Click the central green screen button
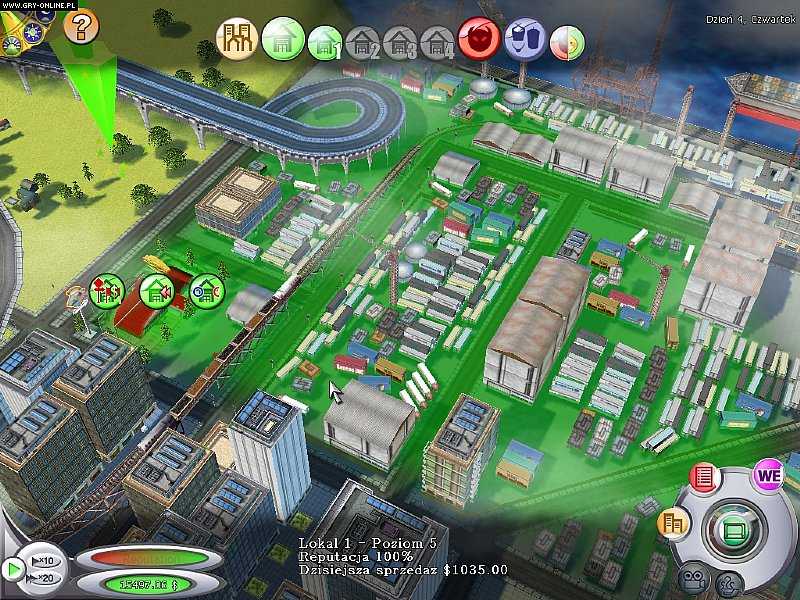This screenshot has width=800, height=600. point(733,525)
